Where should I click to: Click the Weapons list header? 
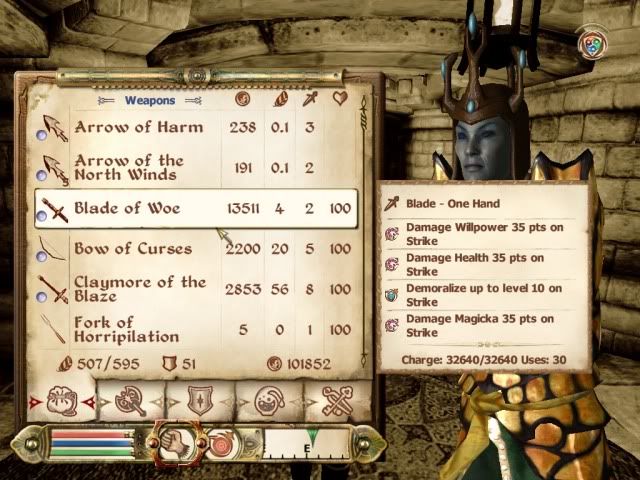pos(149,101)
